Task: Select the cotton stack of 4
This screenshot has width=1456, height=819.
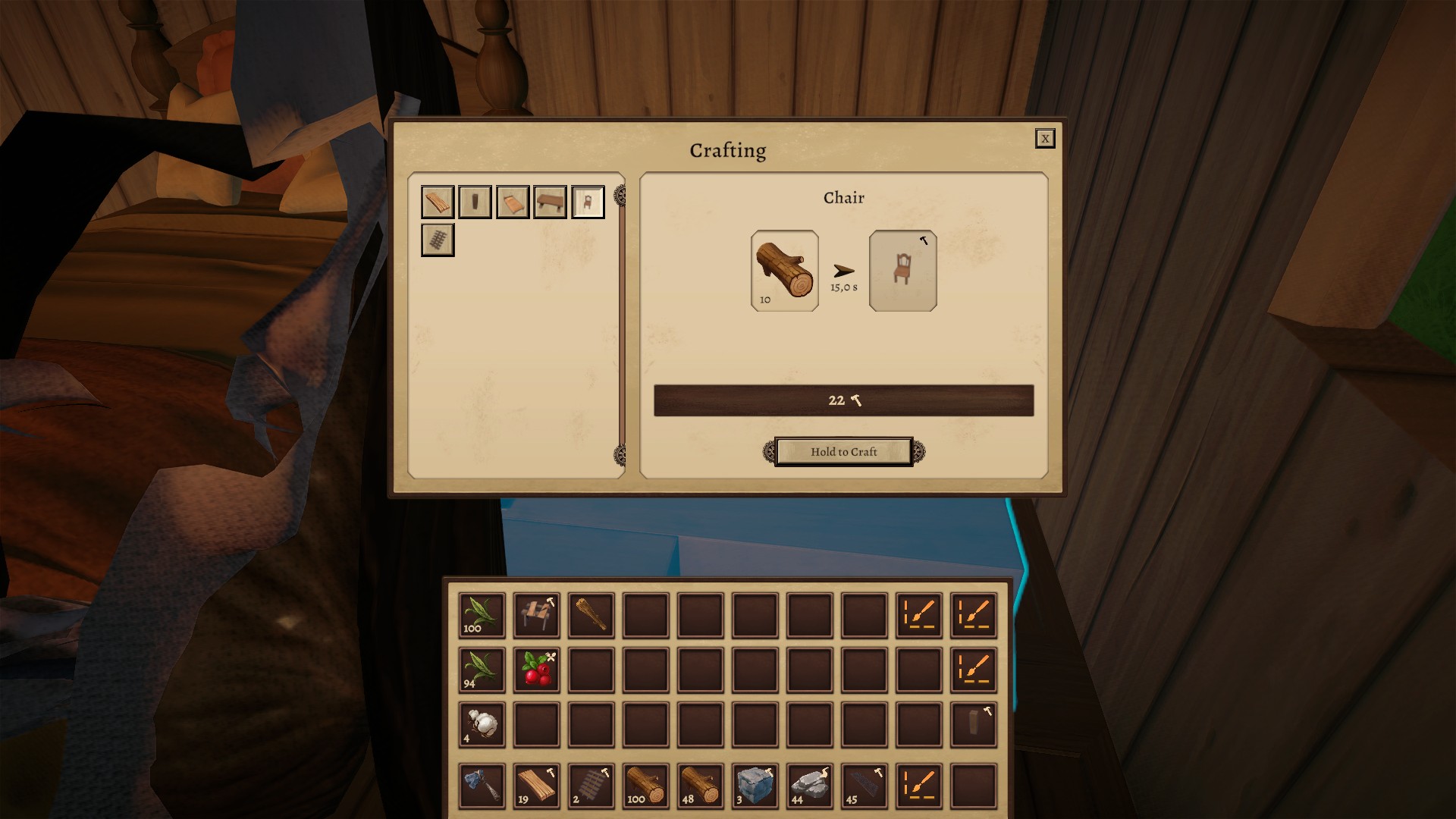Action: pos(482,725)
